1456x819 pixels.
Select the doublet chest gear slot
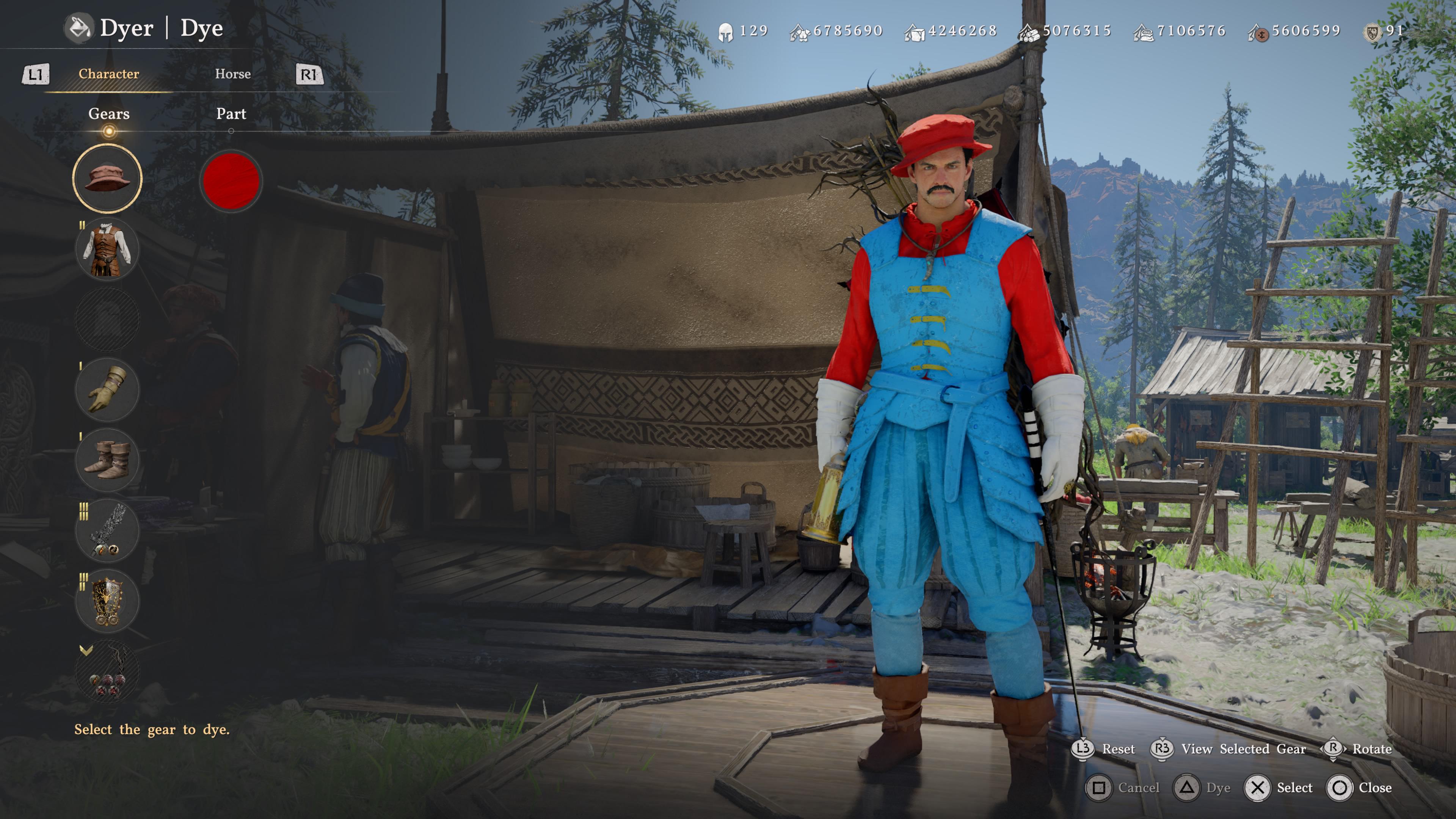coord(107,249)
